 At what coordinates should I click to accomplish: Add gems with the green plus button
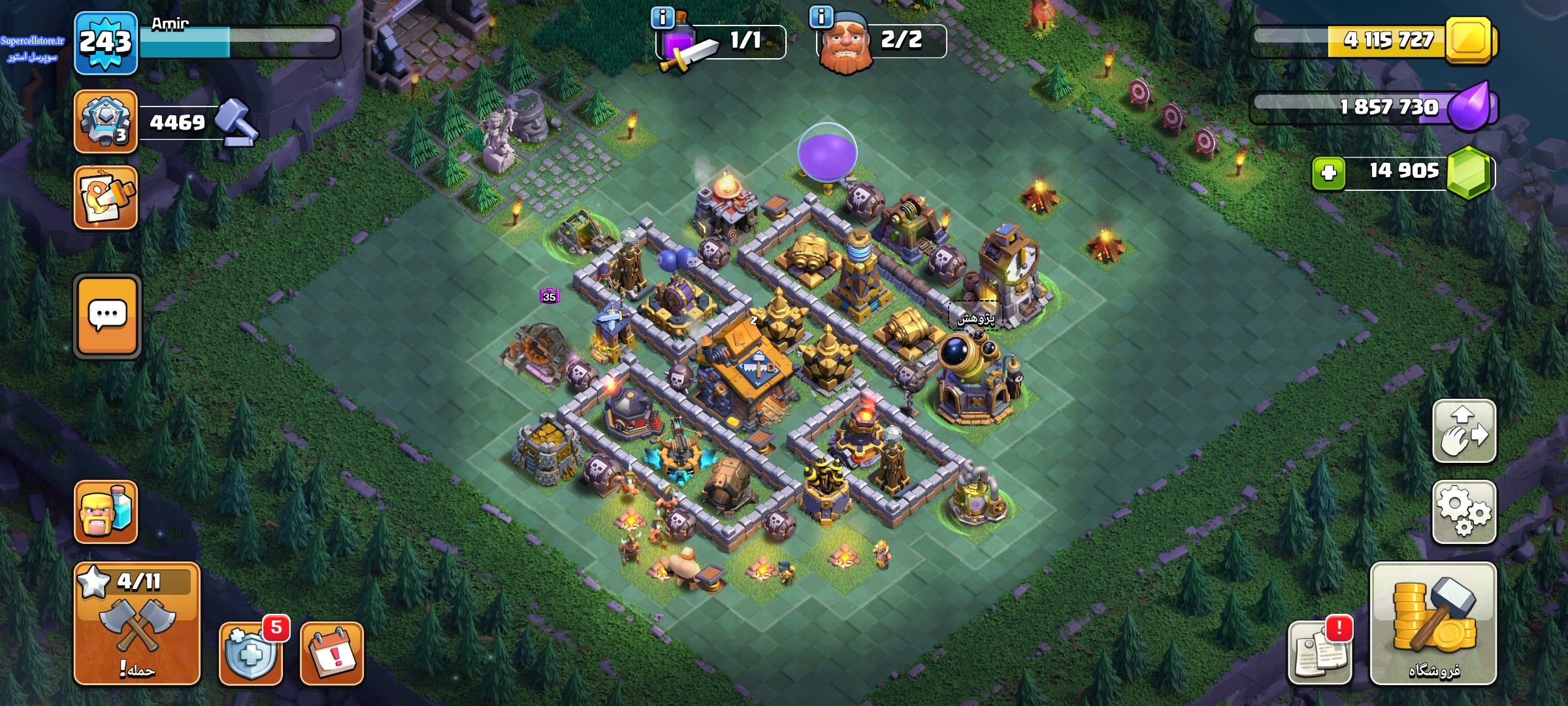point(1328,173)
